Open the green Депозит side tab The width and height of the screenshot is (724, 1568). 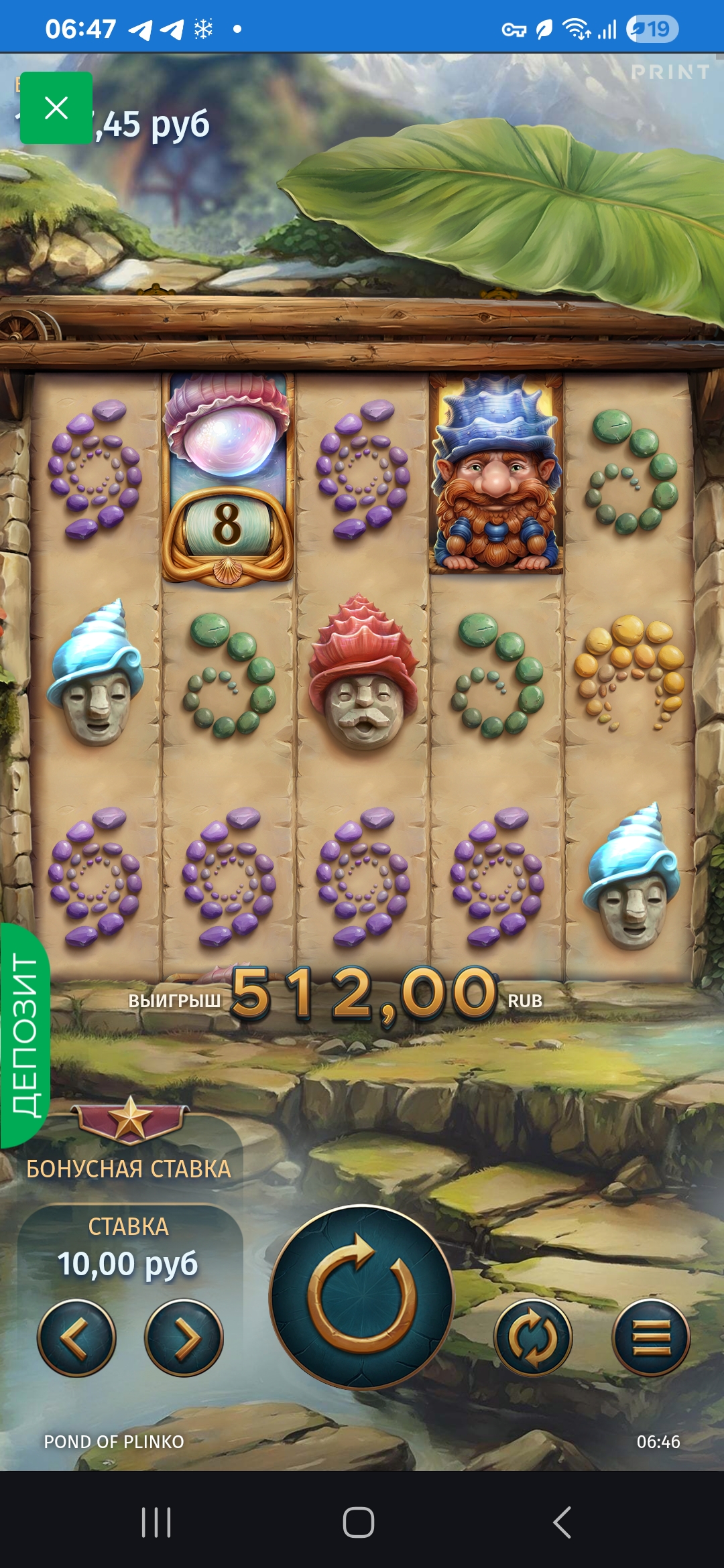25,1035
